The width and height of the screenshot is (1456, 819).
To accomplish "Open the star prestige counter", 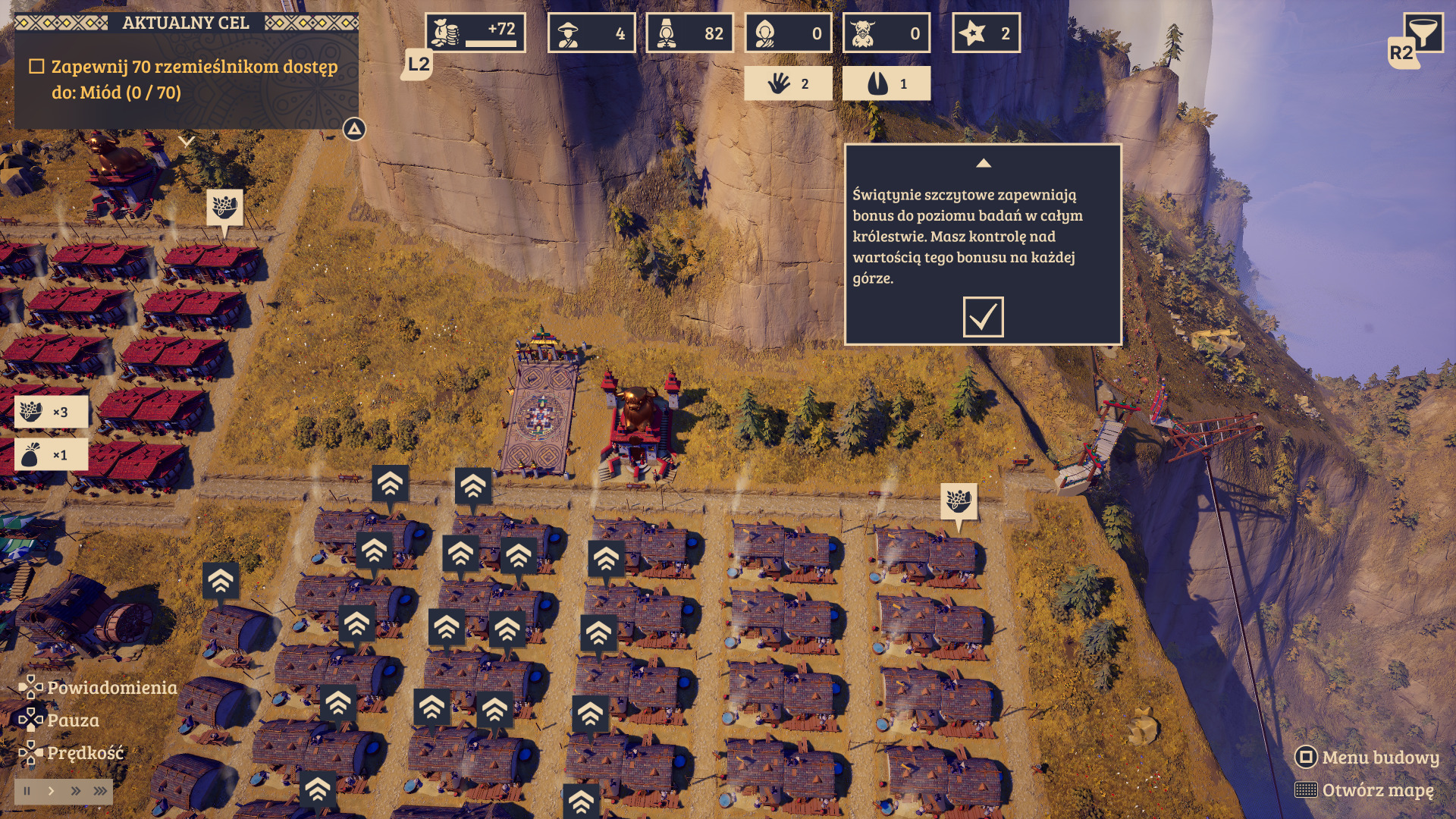I will [986, 33].
